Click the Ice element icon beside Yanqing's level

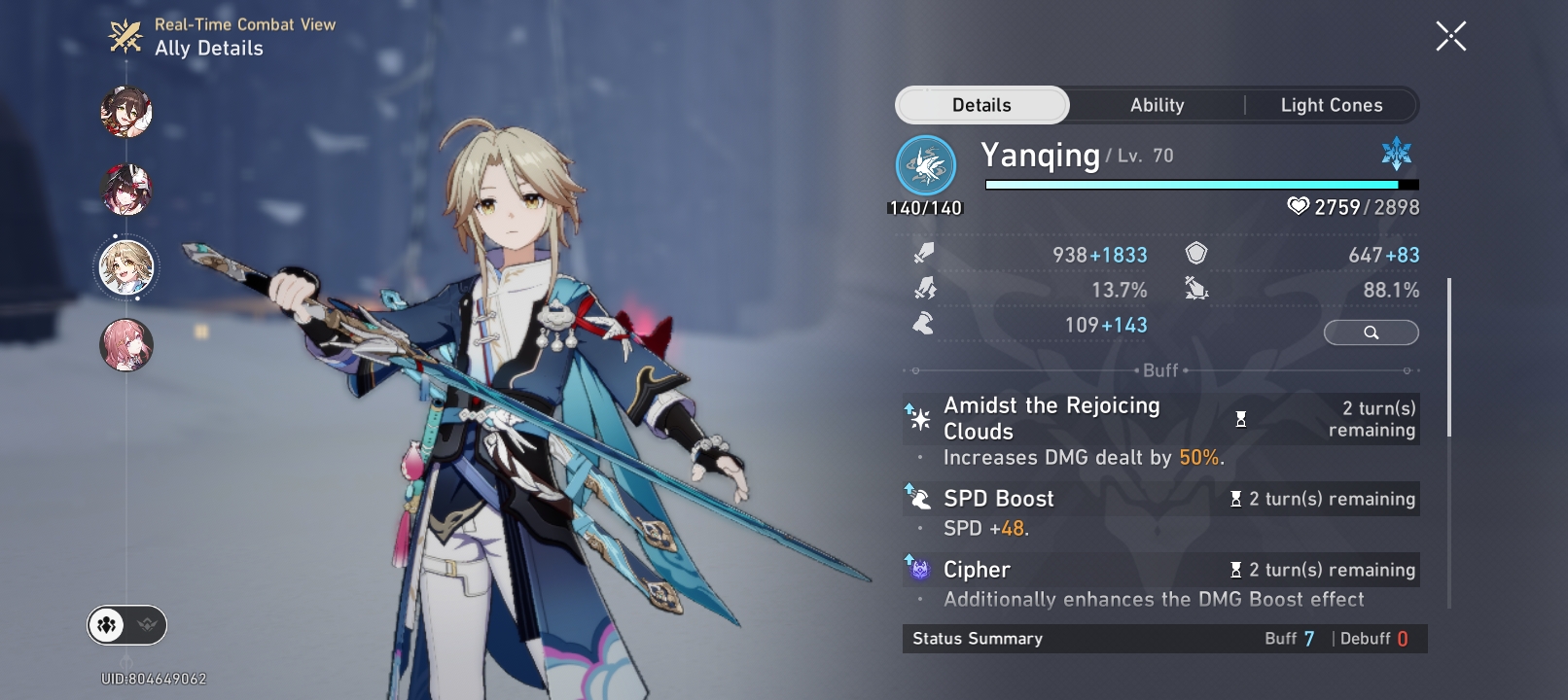(1395, 154)
